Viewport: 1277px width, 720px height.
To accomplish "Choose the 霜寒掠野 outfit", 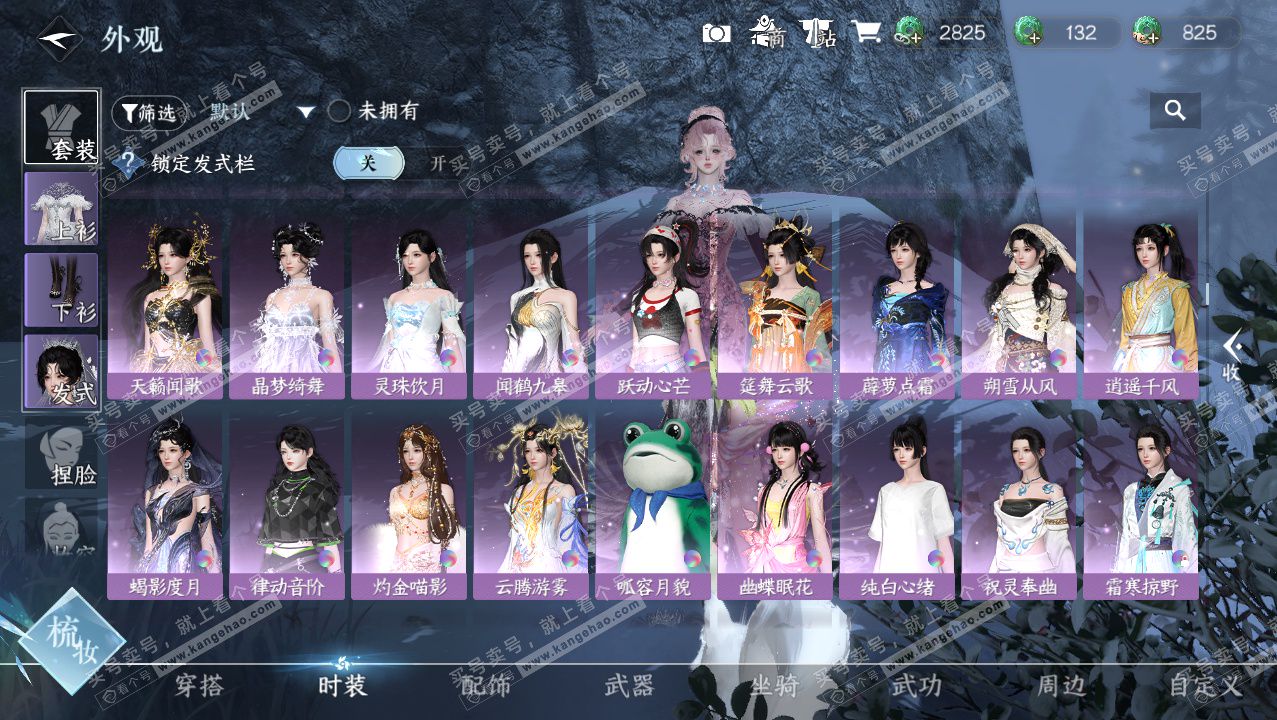I will tap(1141, 505).
